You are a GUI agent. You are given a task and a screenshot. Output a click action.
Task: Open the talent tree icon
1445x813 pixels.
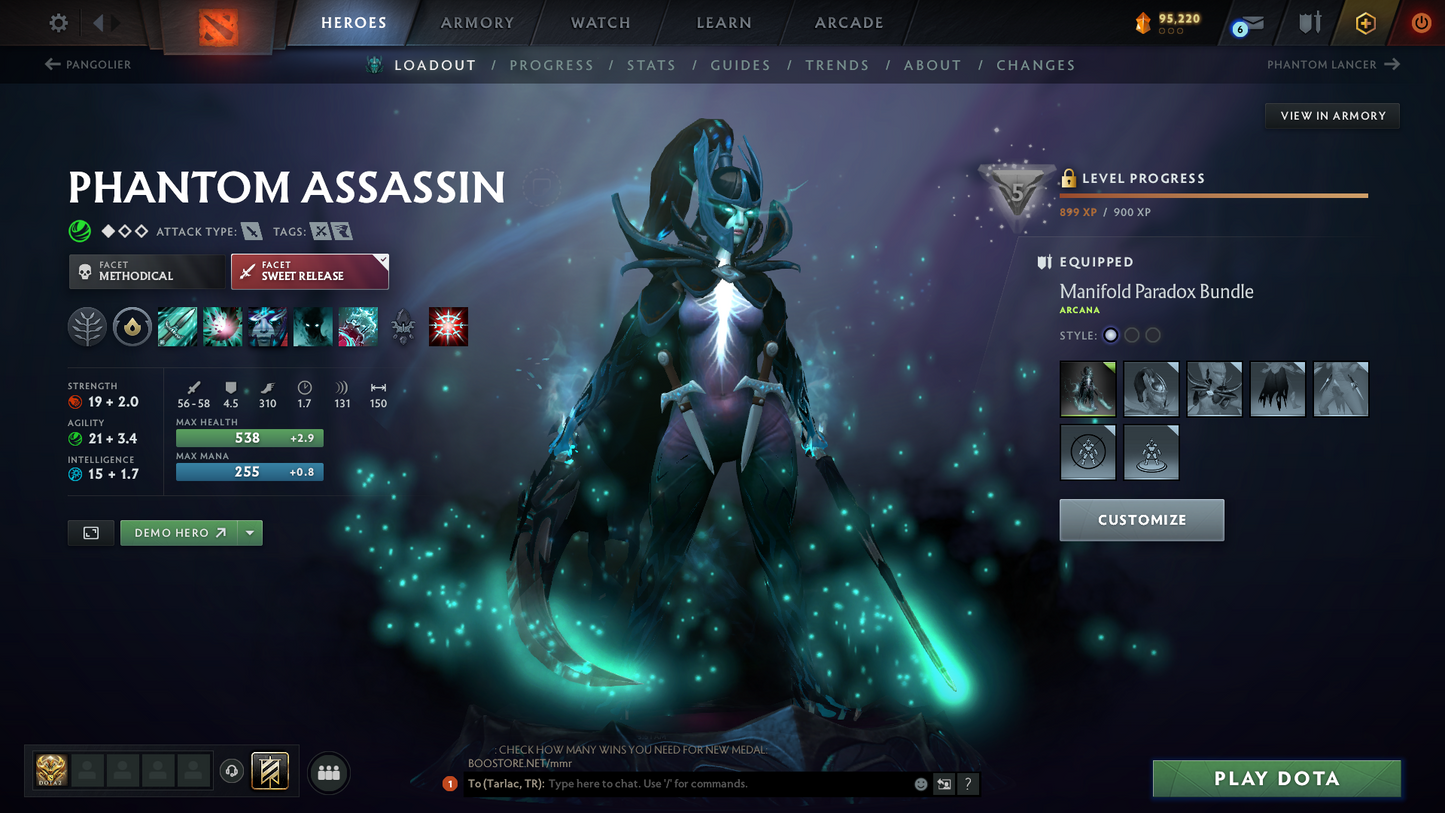pos(87,326)
